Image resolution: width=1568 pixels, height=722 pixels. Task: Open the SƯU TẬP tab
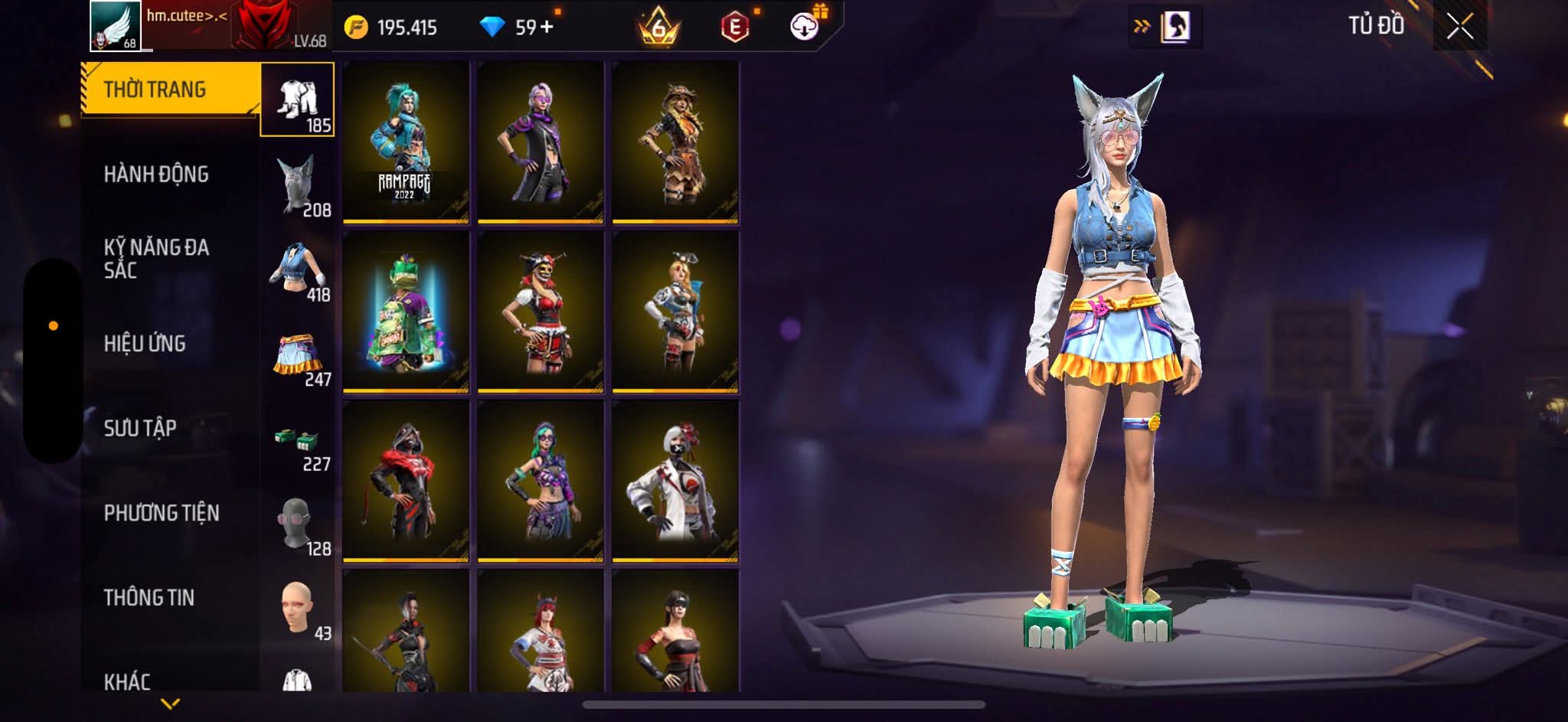tap(140, 428)
